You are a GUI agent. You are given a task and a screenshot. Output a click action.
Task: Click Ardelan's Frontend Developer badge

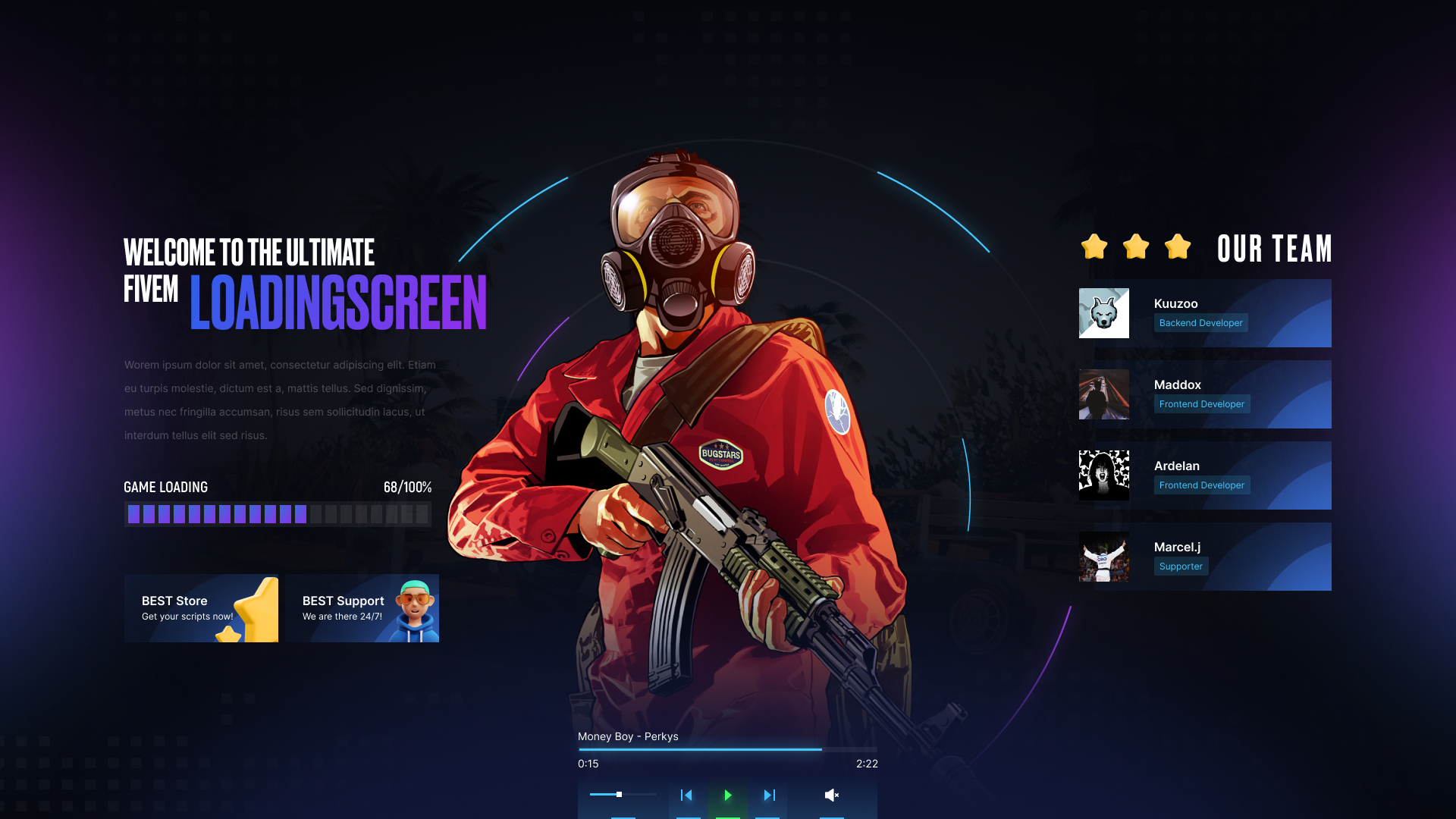(x=1201, y=485)
